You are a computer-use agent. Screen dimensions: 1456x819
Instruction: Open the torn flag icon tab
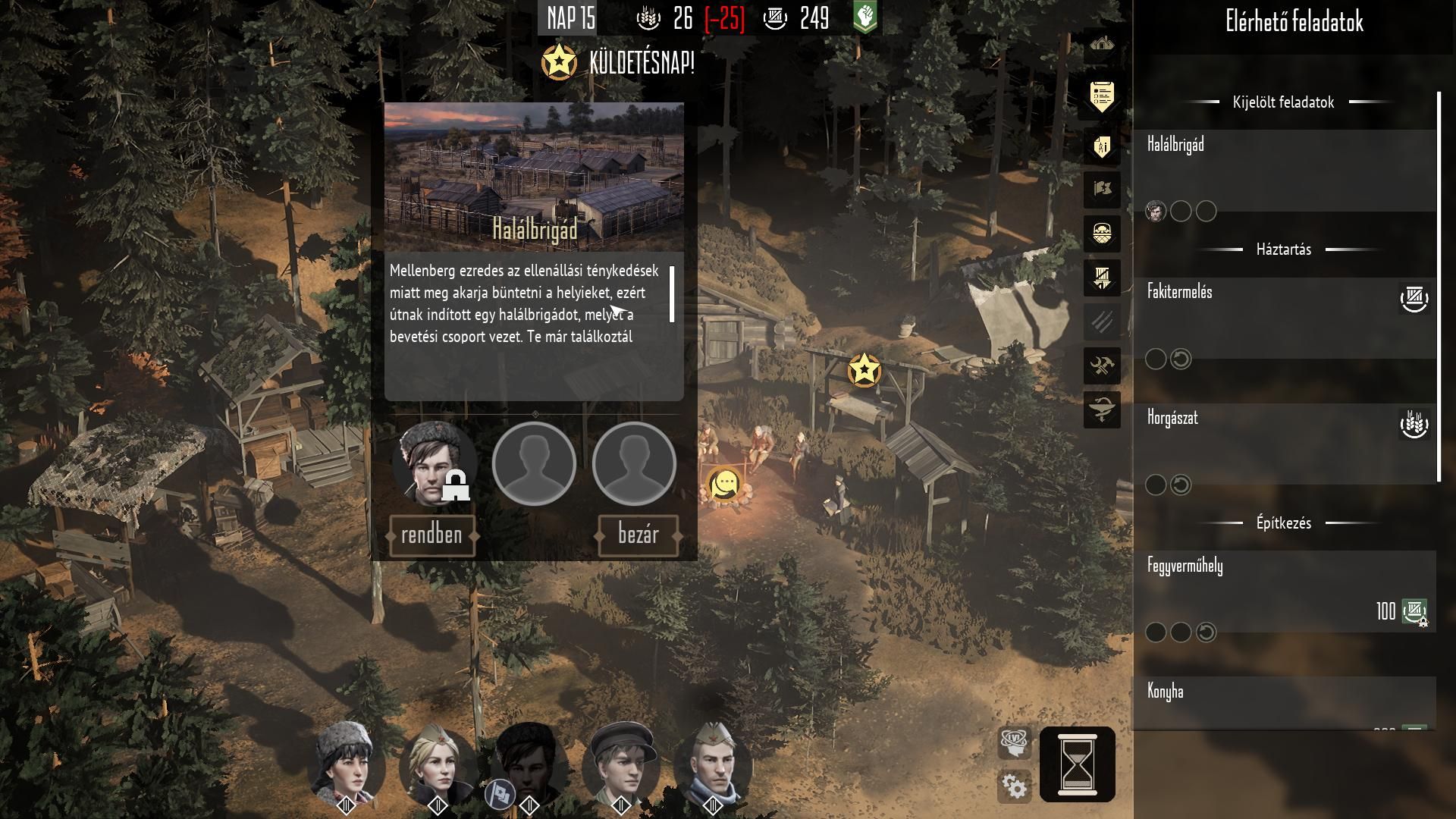[x=1102, y=188]
